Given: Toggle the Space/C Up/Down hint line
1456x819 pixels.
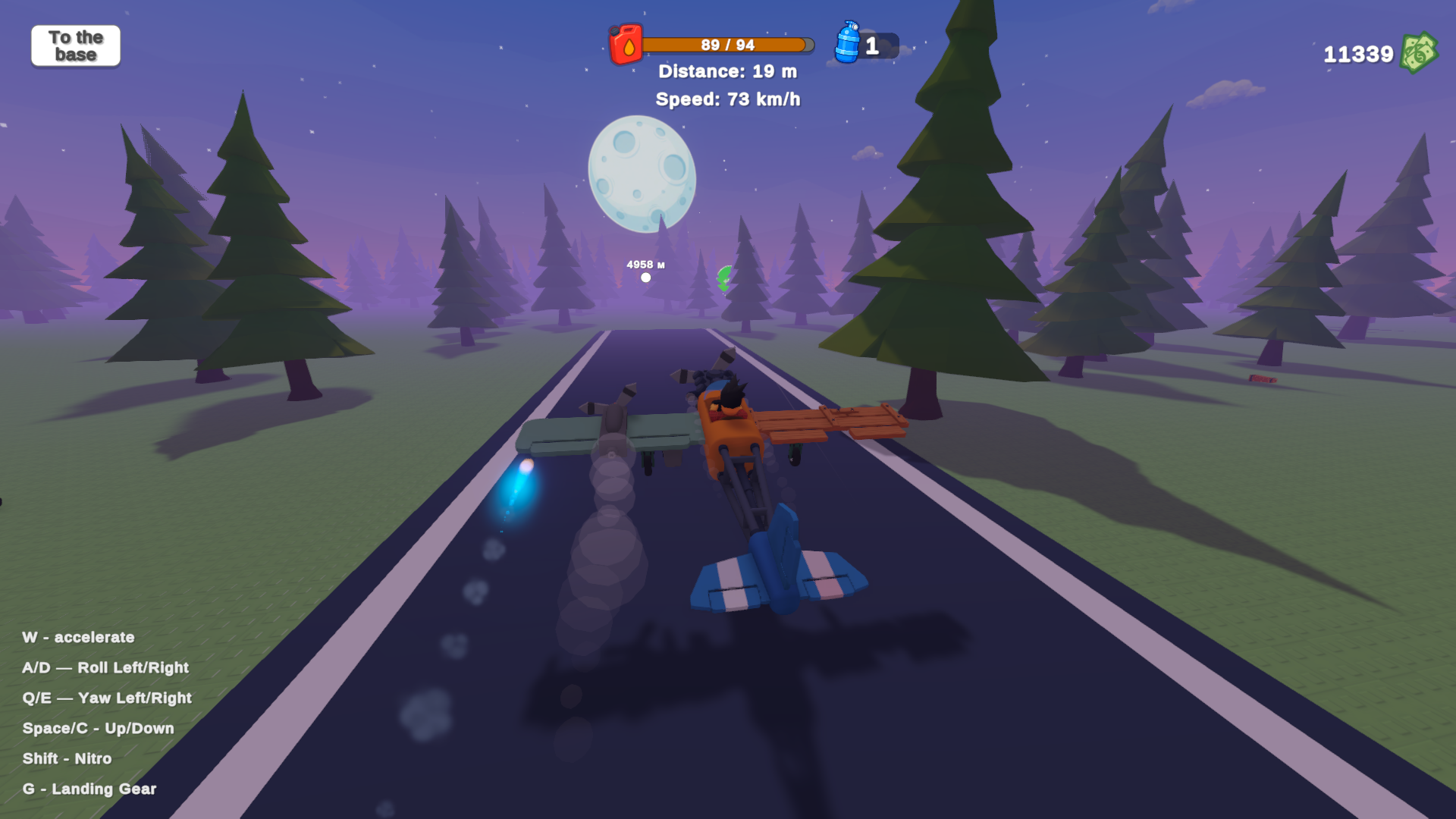Looking at the screenshot, I should [98, 728].
